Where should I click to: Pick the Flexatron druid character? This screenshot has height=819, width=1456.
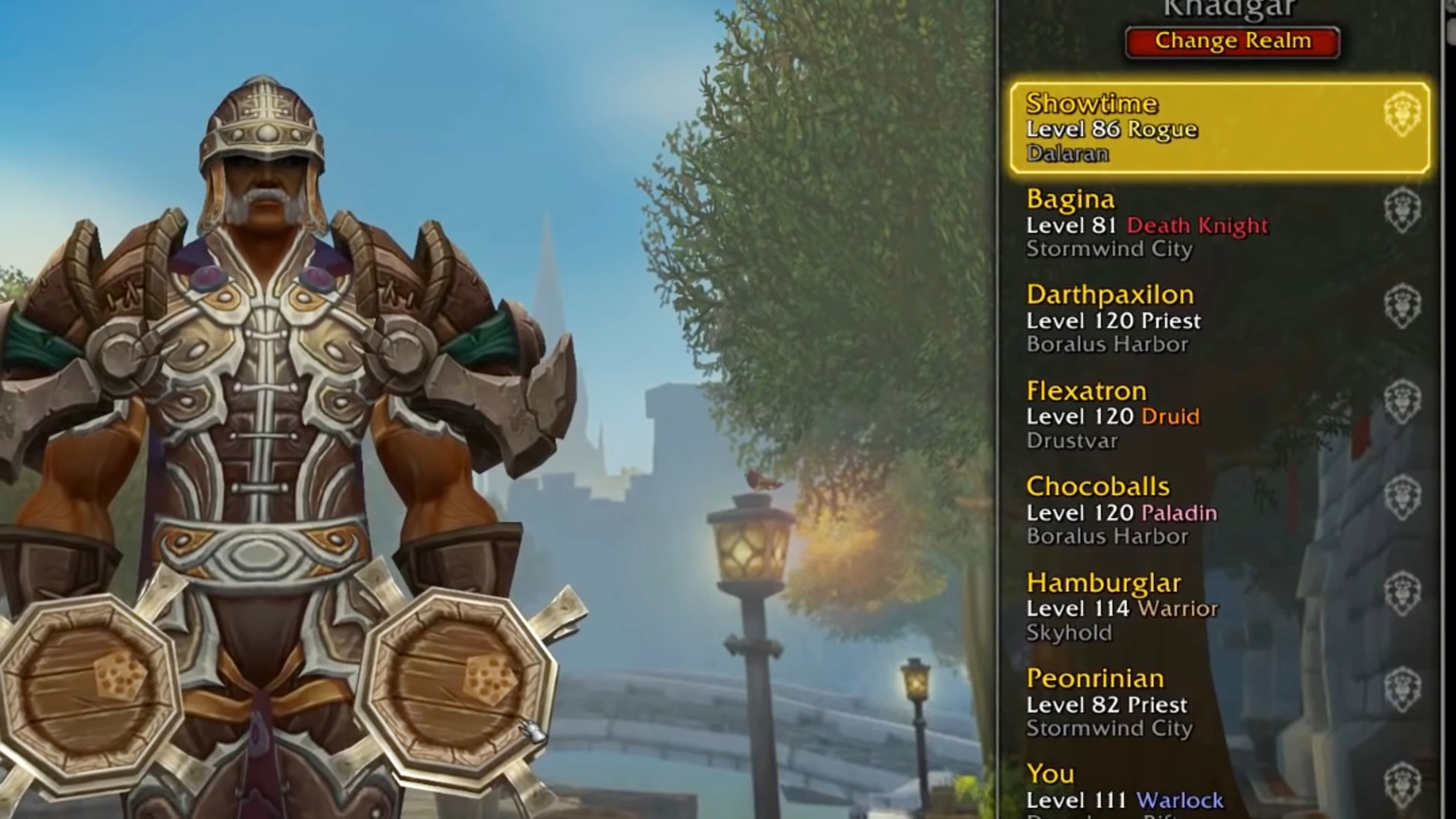[1219, 415]
